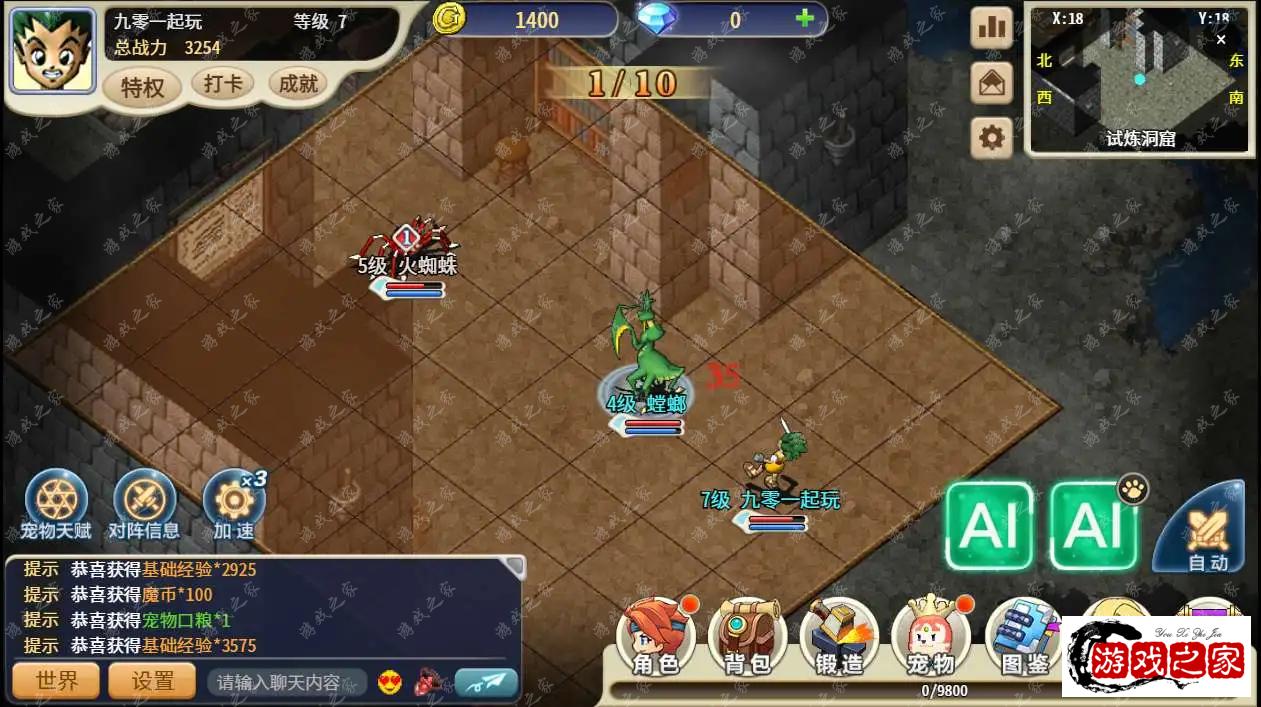The width and height of the screenshot is (1261, 707).
Task: Open the 特权 privilege menu
Action: [x=142, y=87]
